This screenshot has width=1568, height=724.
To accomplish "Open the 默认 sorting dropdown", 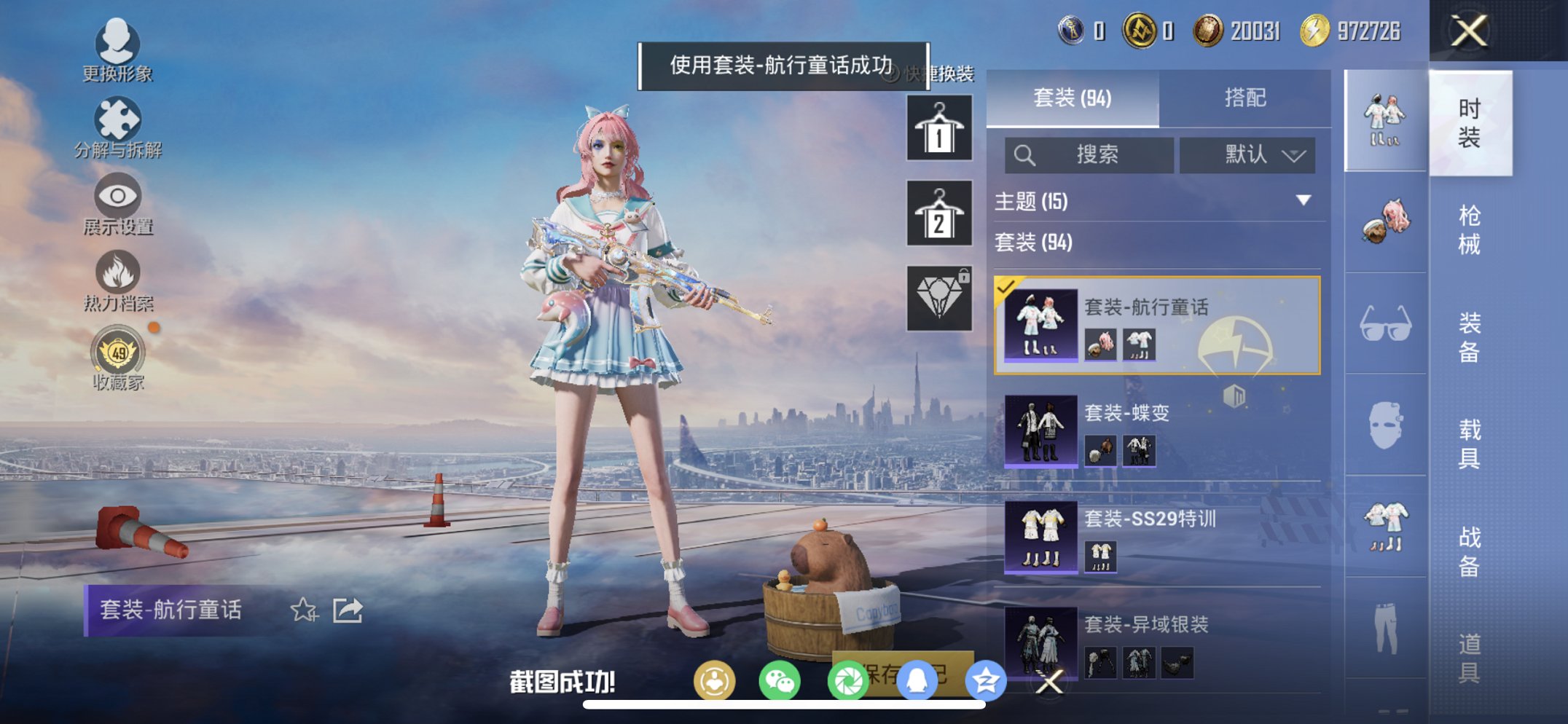I will [1247, 154].
